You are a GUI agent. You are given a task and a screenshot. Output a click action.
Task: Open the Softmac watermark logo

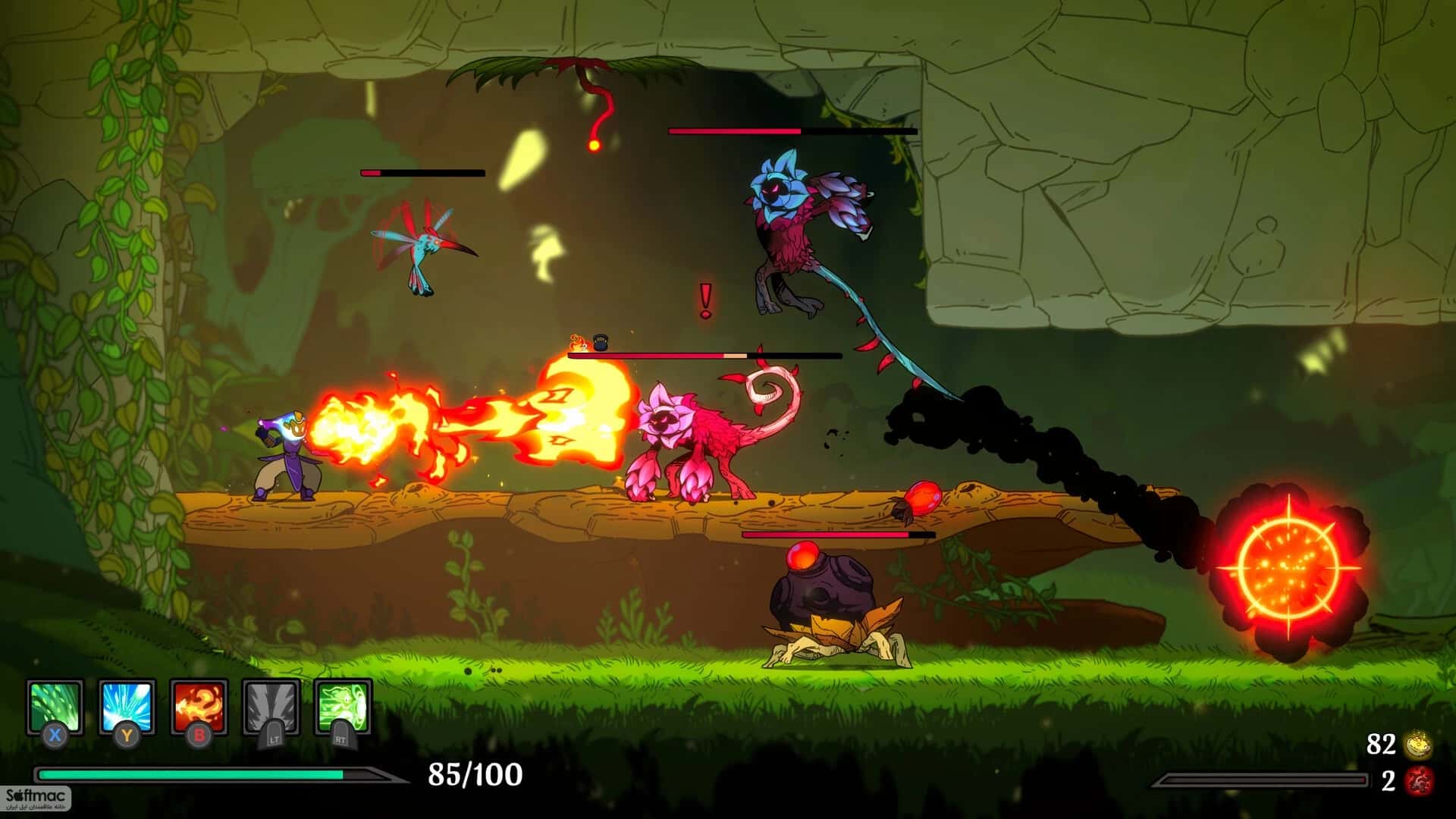[36, 798]
